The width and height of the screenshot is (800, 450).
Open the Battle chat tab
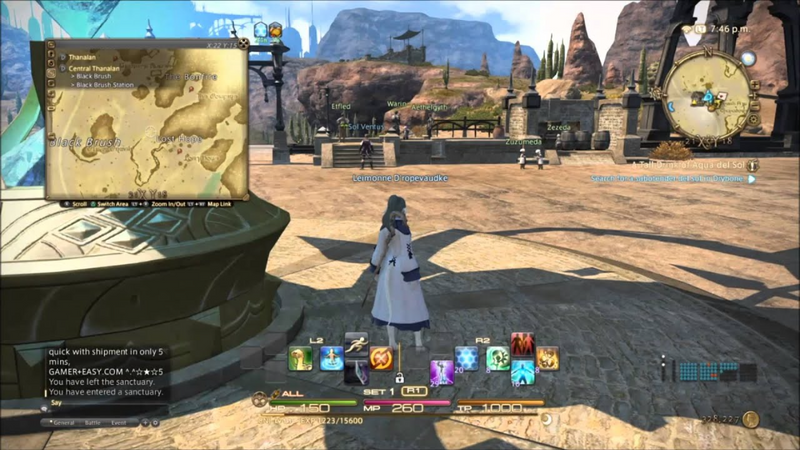pos(91,423)
